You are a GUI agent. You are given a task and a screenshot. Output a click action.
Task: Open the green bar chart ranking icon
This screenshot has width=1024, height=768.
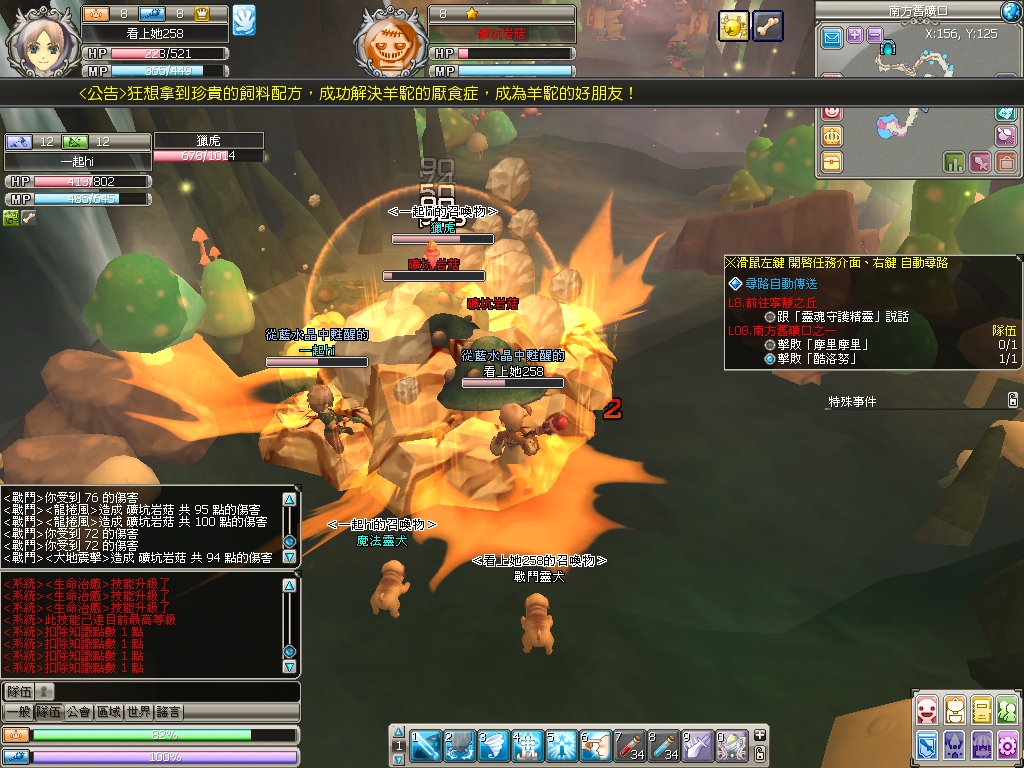(953, 161)
